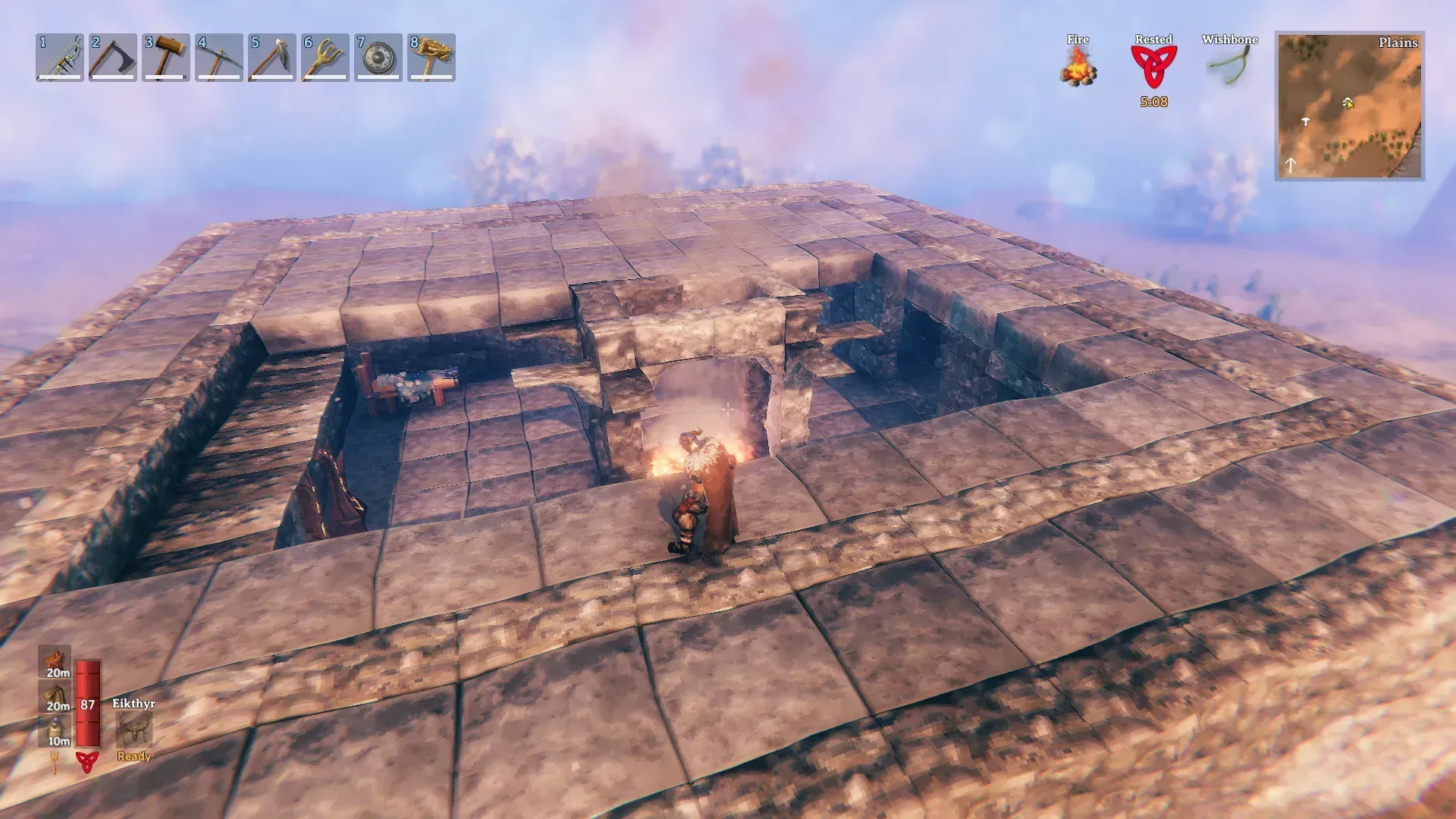1456x819 pixels.
Task: Select the pickaxe in hotbar slot 4
Action: coord(219,57)
